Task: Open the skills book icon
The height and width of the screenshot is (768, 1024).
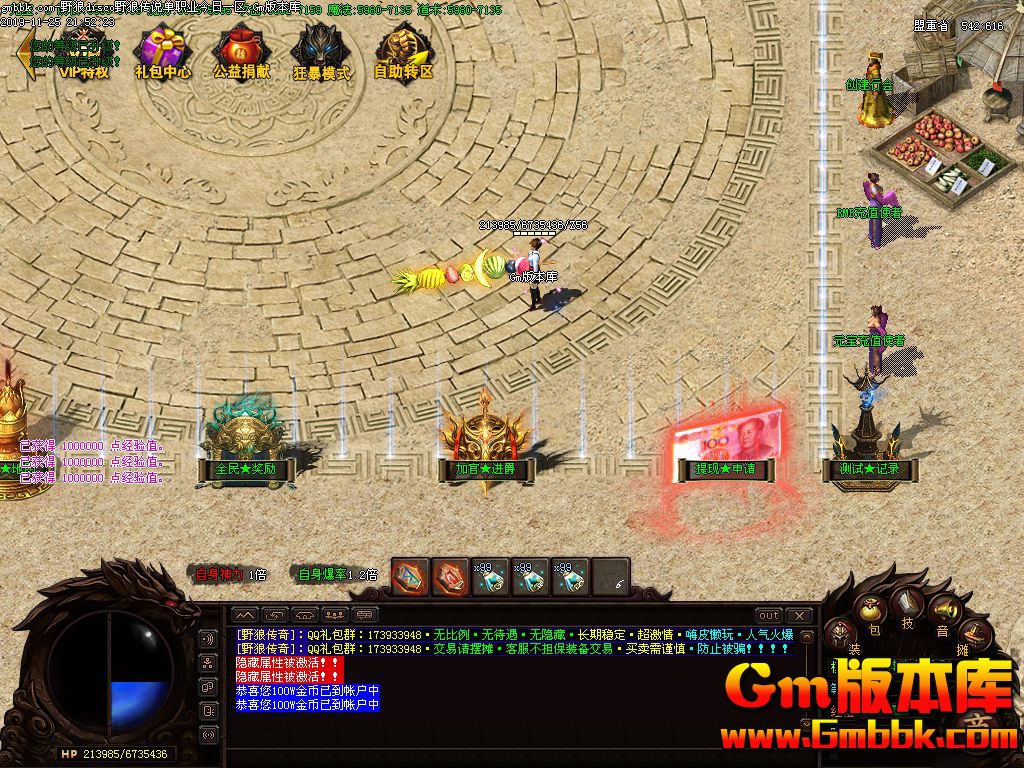Action: [908, 603]
